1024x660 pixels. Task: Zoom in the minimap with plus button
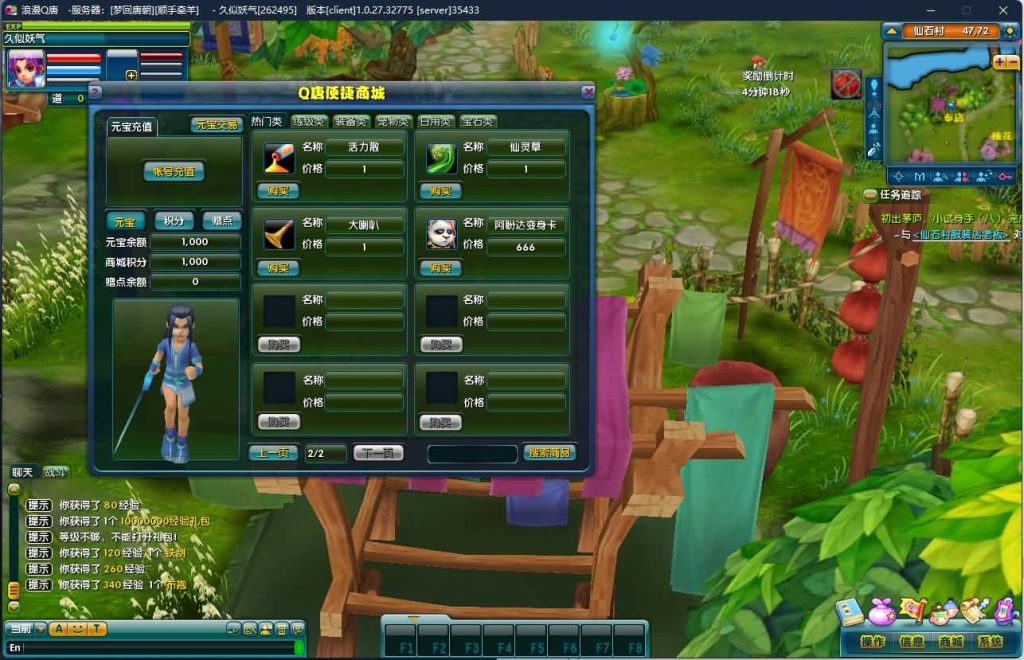pyautogui.click(x=999, y=62)
